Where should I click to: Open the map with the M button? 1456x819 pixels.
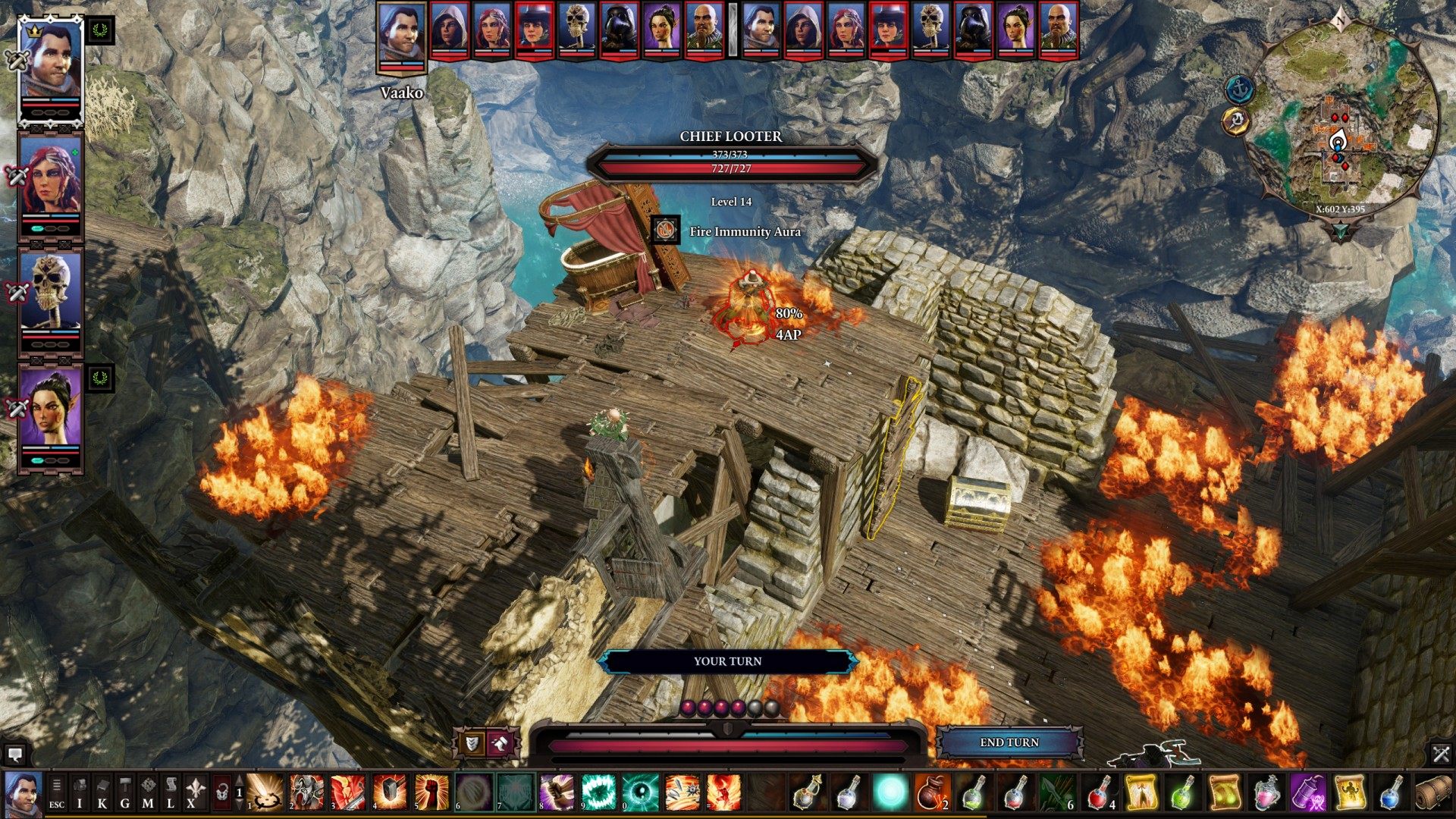pyautogui.click(x=148, y=793)
